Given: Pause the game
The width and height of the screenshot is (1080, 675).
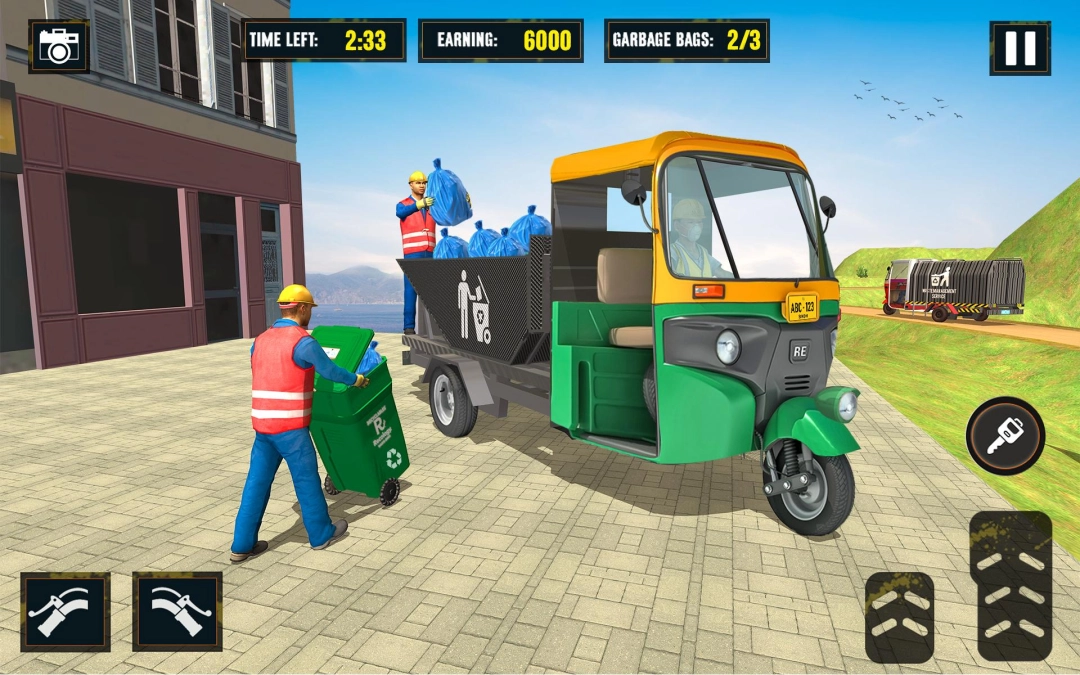Looking at the screenshot, I should [1019, 48].
